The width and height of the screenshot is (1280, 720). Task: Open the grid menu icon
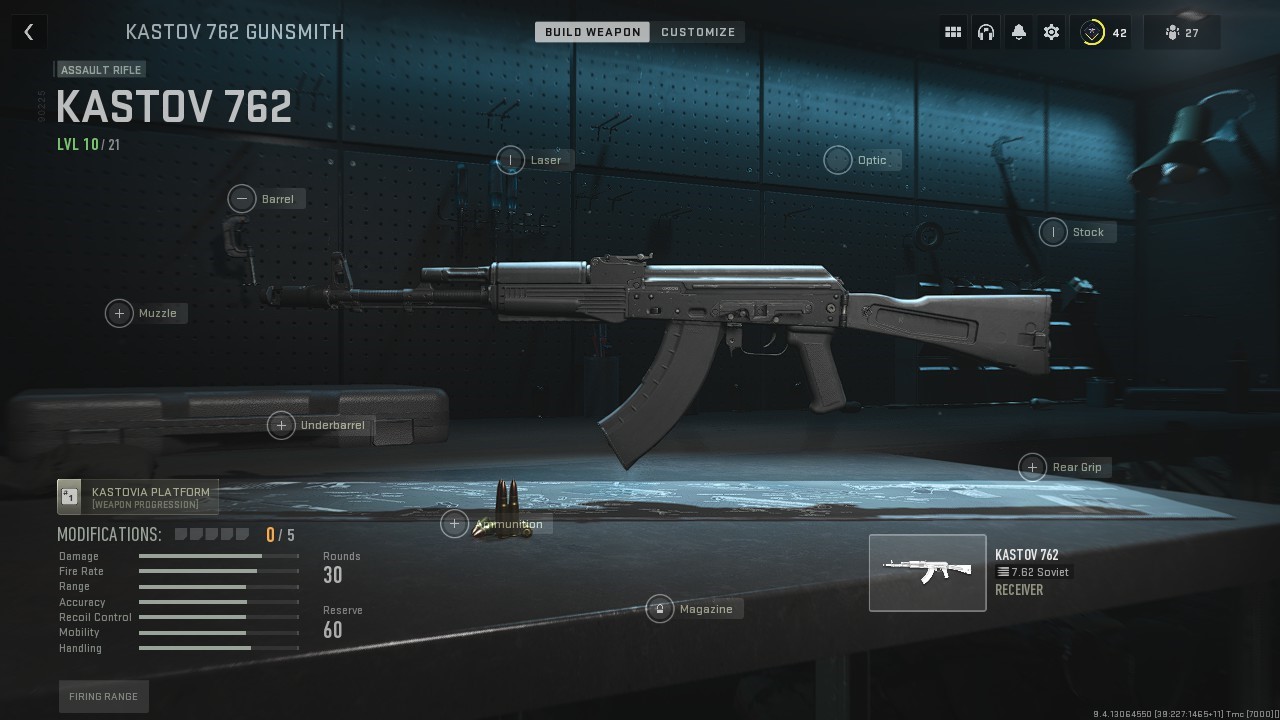point(953,32)
